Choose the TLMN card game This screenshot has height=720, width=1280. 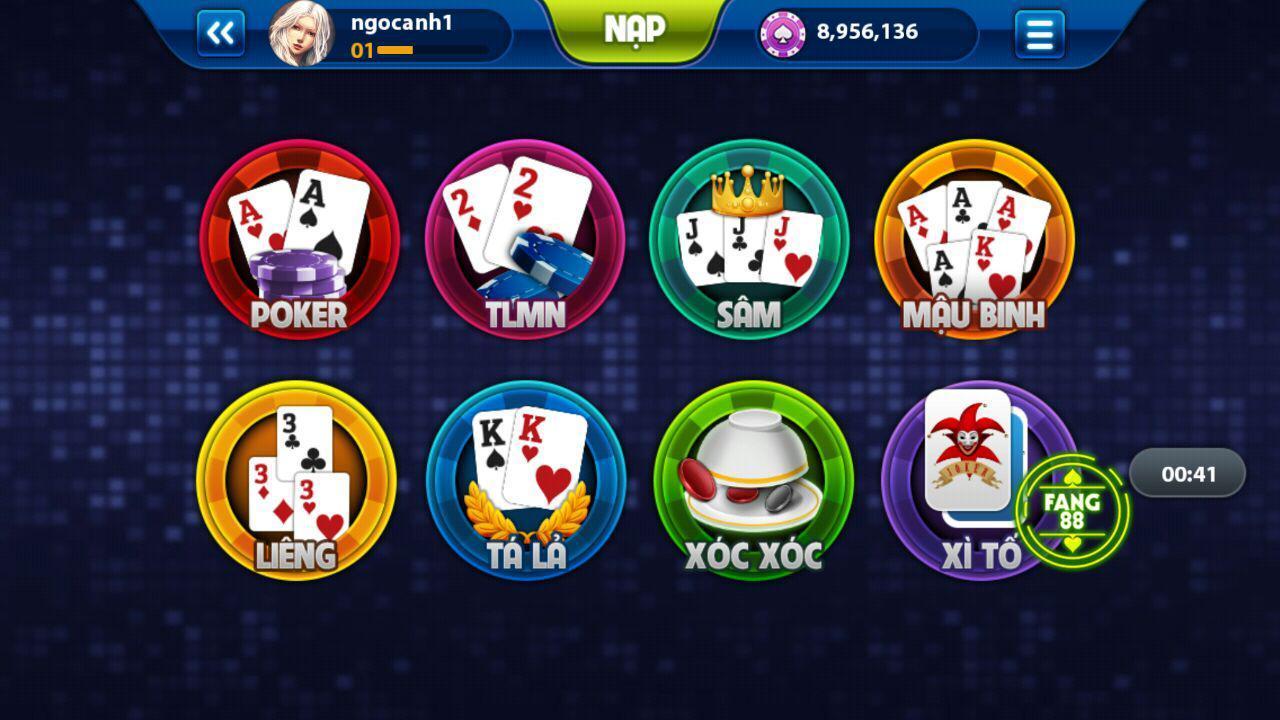pos(525,240)
